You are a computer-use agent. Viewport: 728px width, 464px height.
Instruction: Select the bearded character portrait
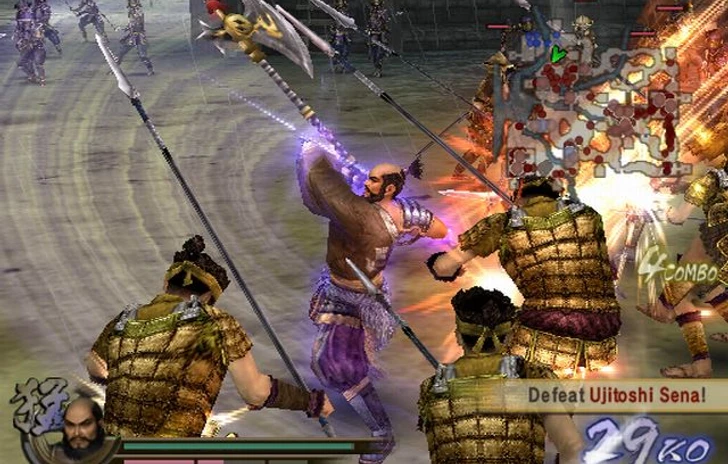click(82, 427)
